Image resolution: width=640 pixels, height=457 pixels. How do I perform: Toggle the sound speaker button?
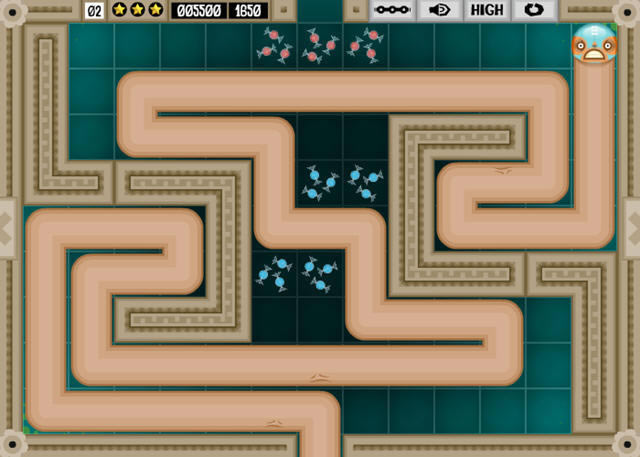[439, 10]
